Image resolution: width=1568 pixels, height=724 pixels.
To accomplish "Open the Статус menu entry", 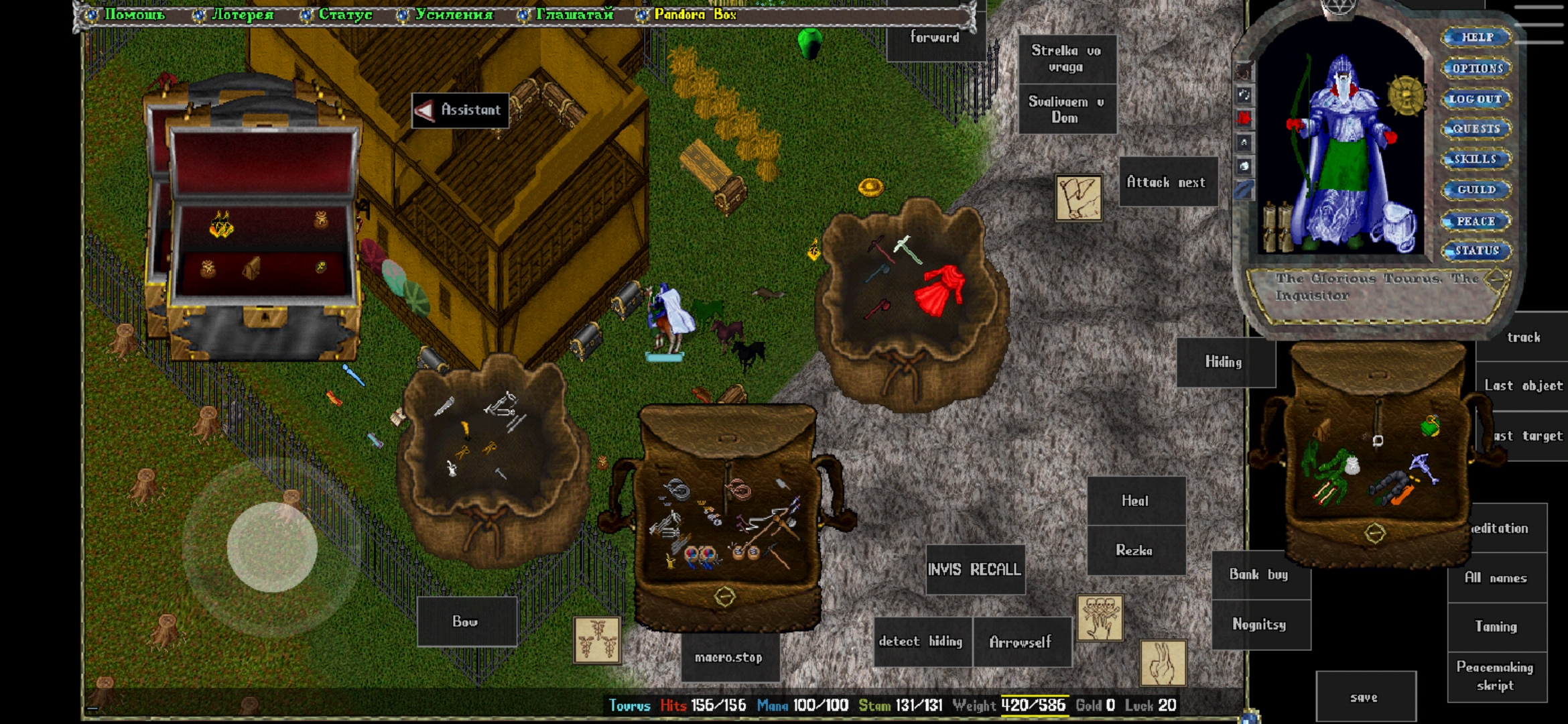I will click(344, 14).
